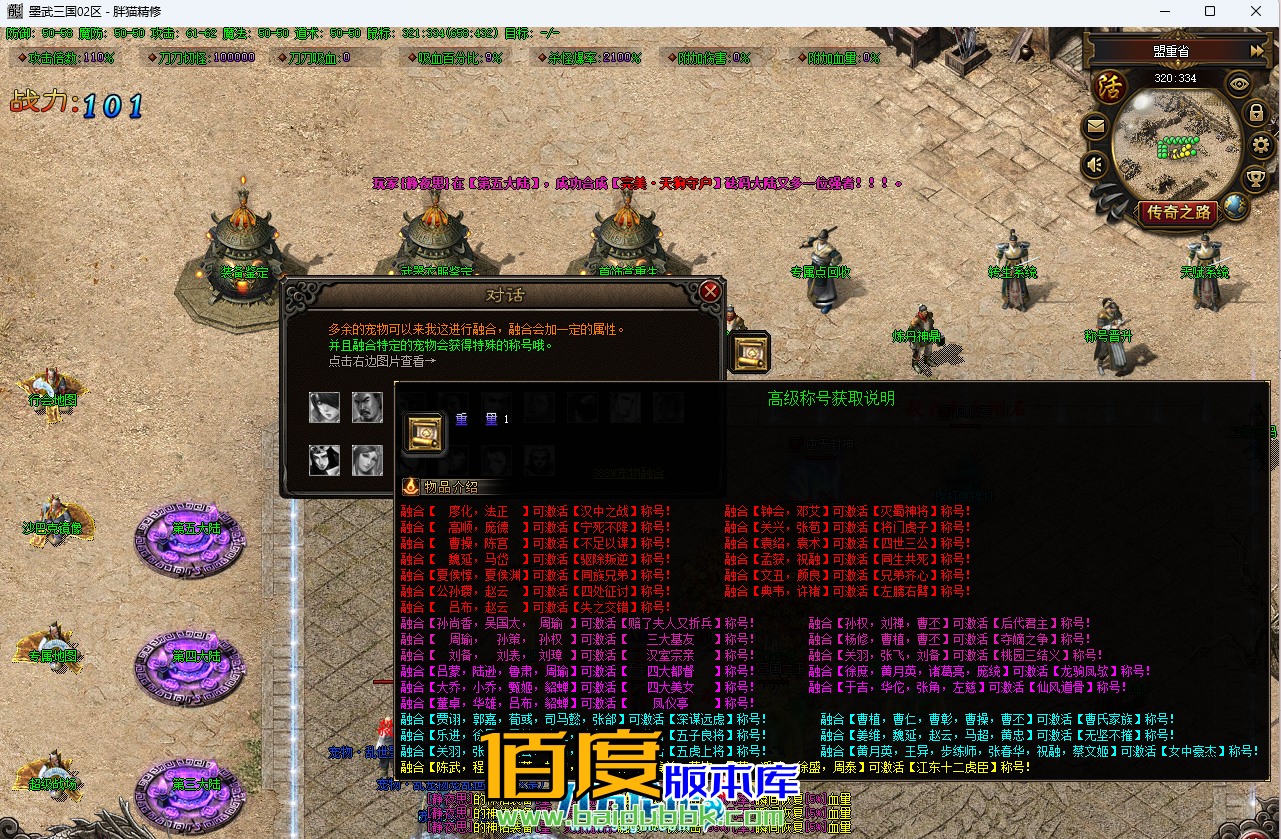This screenshot has height=839, width=1281.
Task: Click the 专属点回收 NPC icon
Action: pyautogui.click(x=820, y=260)
